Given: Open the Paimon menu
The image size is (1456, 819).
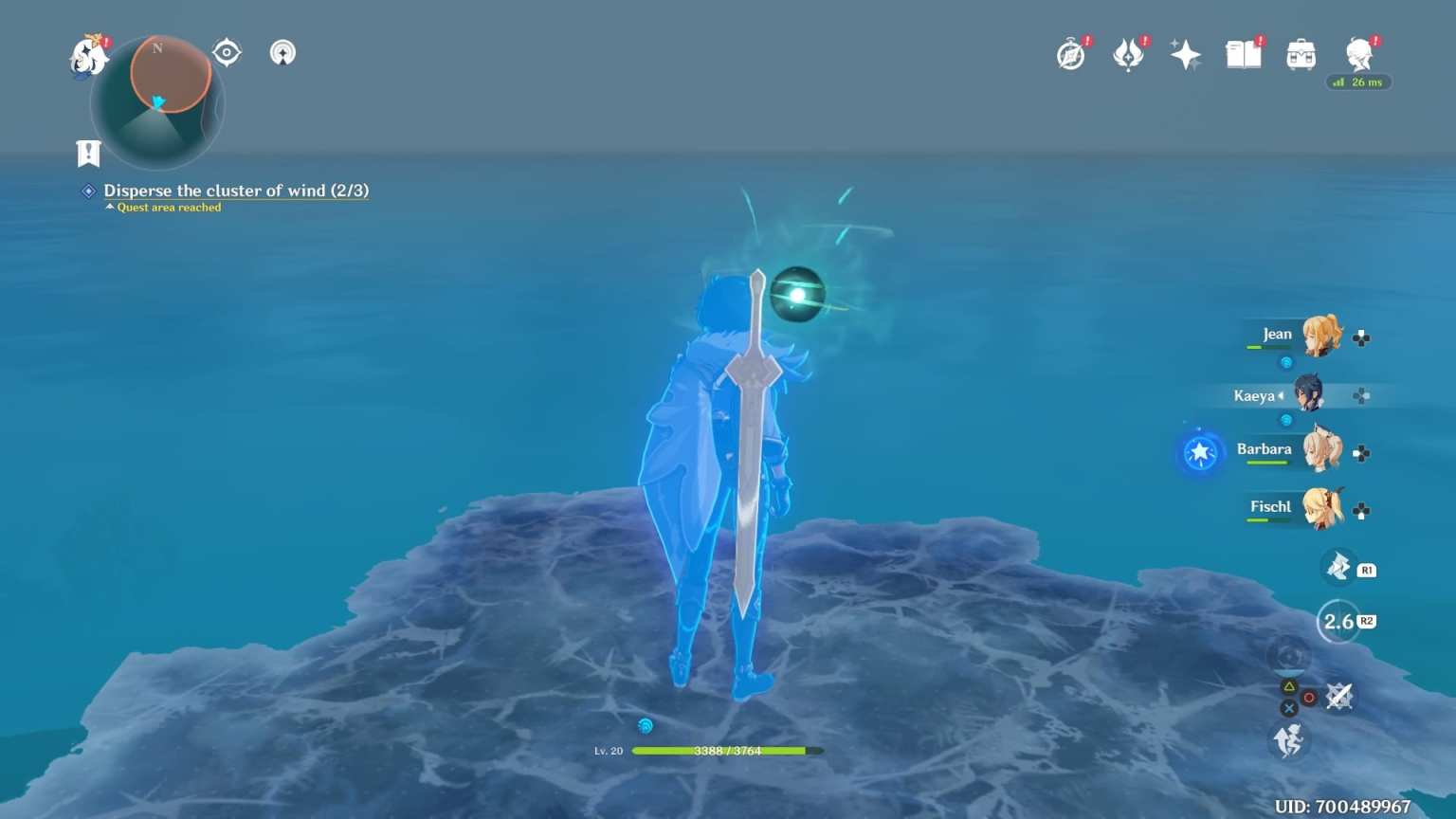Looking at the screenshot, I should click(x=88, y=54).
